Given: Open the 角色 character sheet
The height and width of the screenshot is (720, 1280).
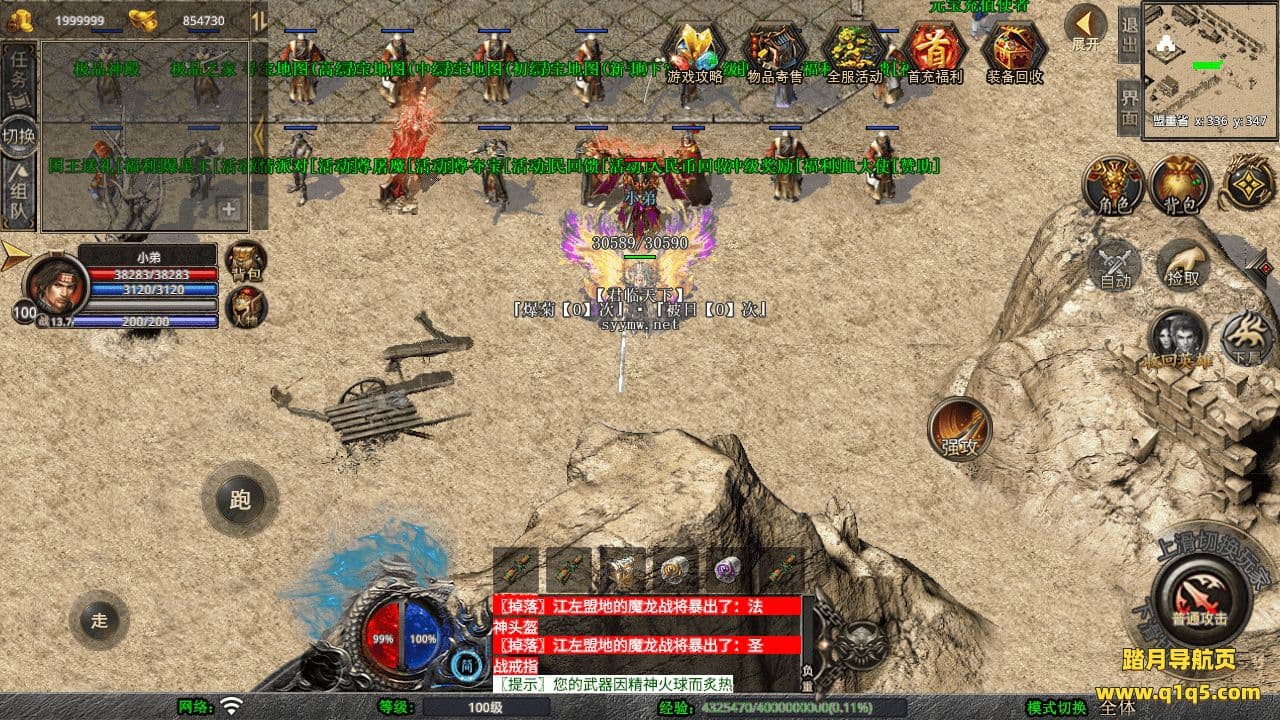Looking at the screenshot, I should (x=1114, y=186).
